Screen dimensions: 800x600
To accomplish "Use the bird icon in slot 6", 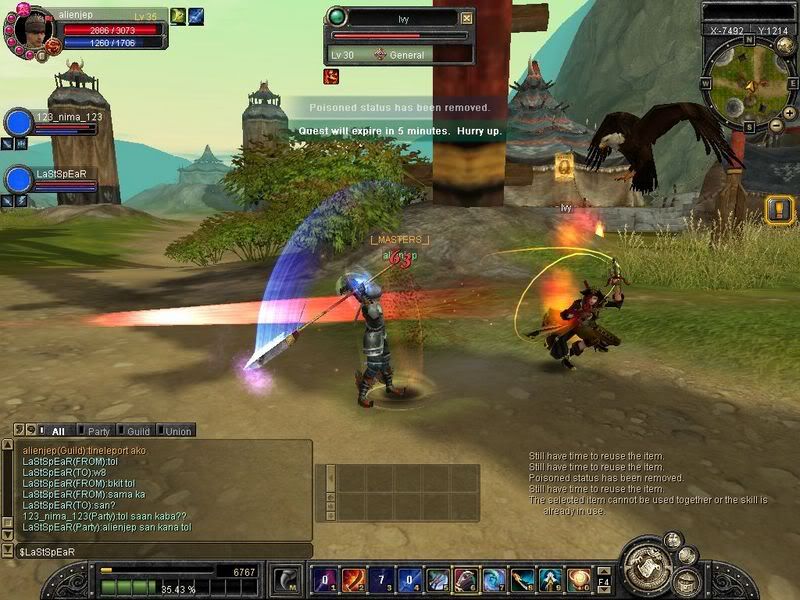I will 466,580.
